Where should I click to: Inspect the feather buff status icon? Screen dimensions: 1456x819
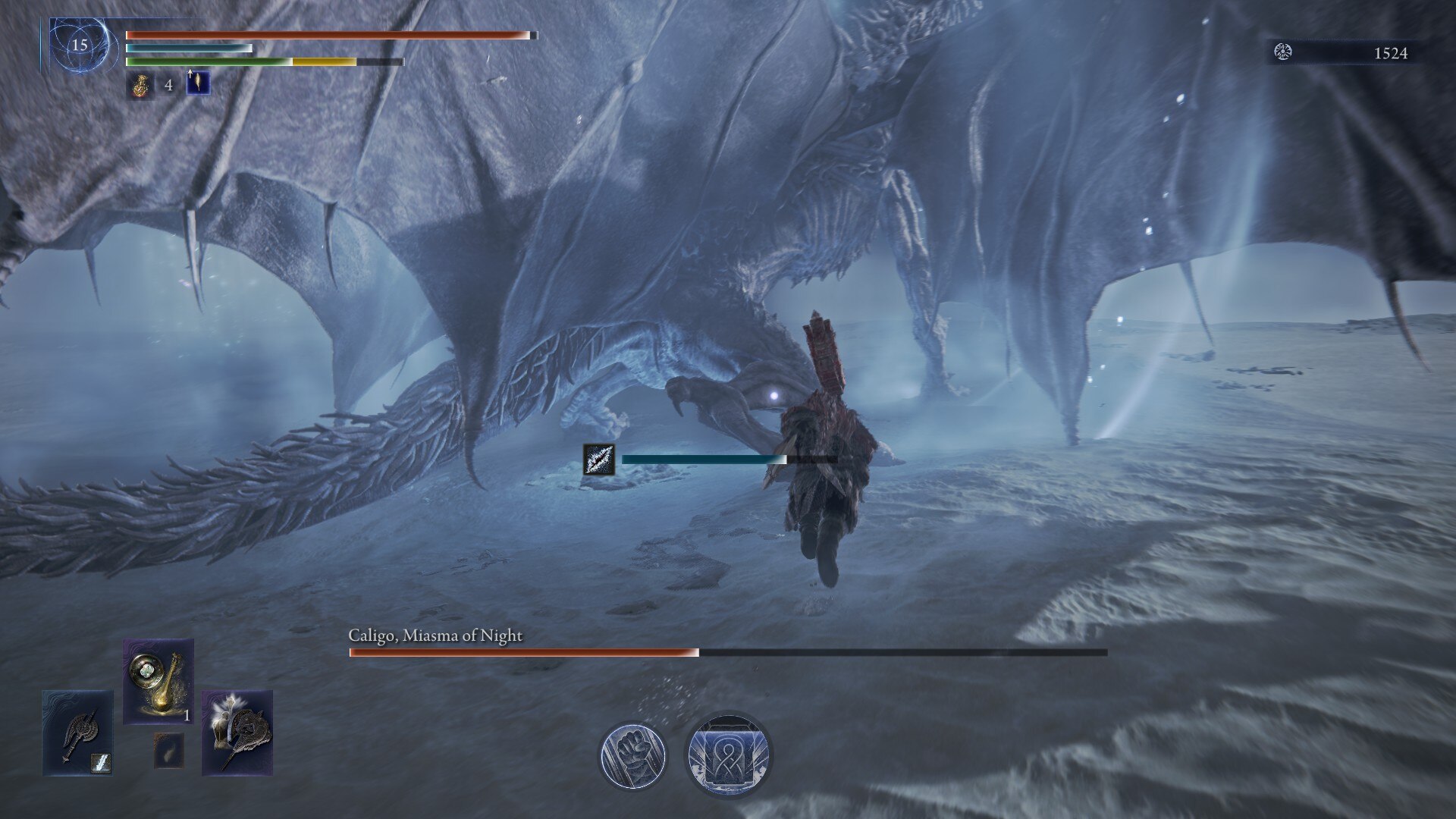[x=198, y=83]
